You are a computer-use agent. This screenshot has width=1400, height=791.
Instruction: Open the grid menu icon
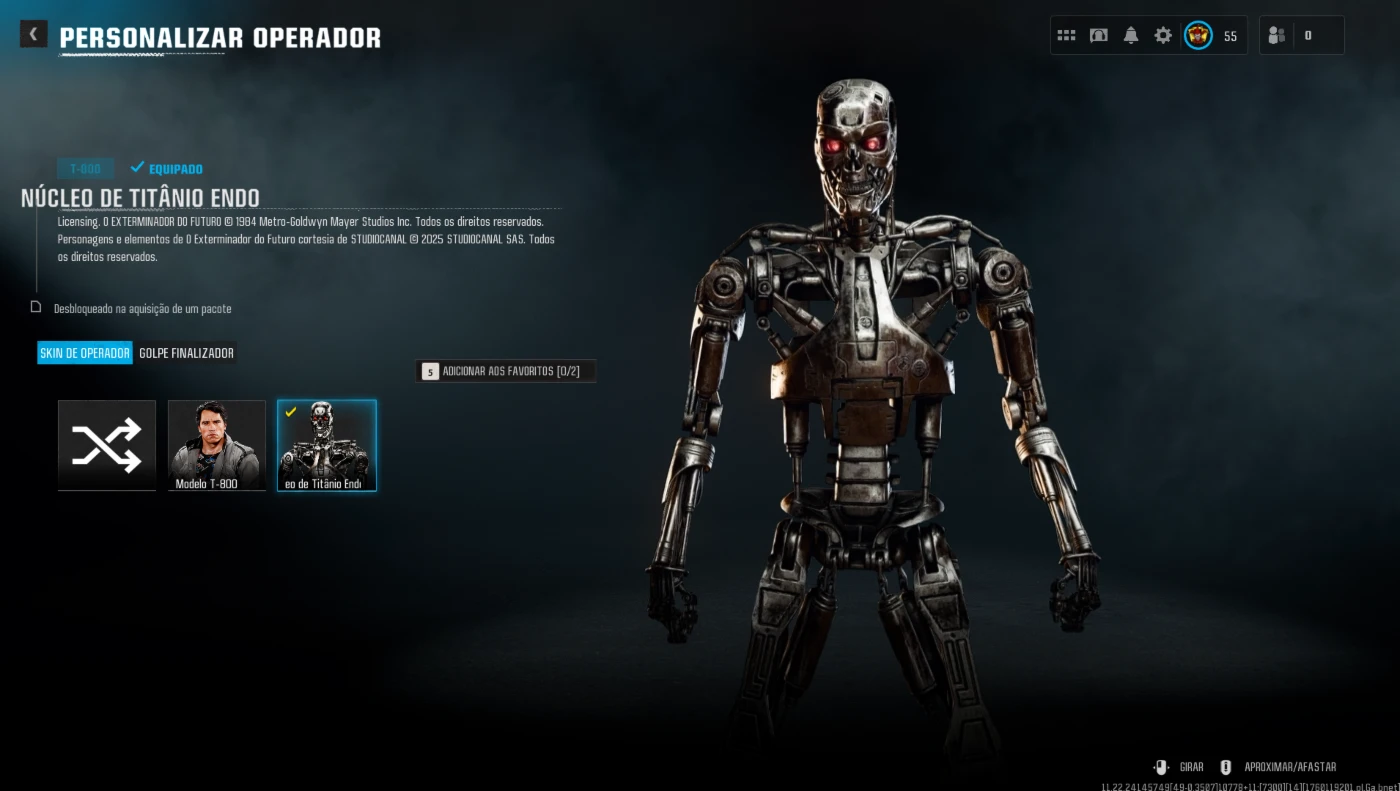click(x=1066, y=35)
